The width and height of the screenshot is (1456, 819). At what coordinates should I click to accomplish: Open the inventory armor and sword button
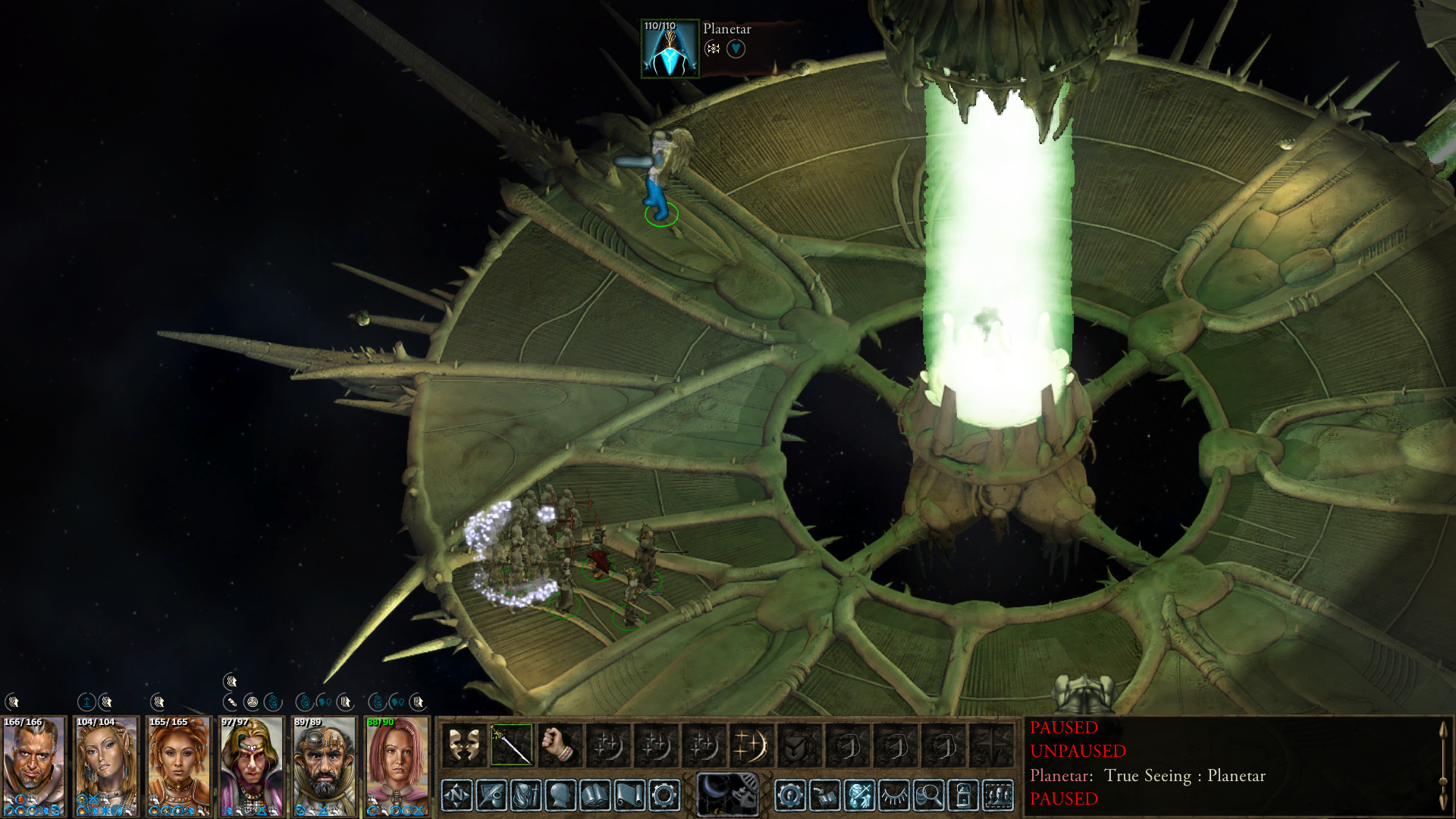[526, 795]
